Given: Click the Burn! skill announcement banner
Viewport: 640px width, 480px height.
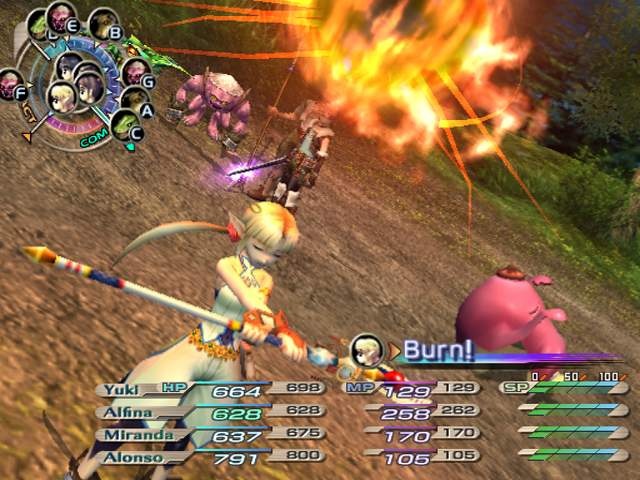Looking at the screenshot, I should [440, 349].
